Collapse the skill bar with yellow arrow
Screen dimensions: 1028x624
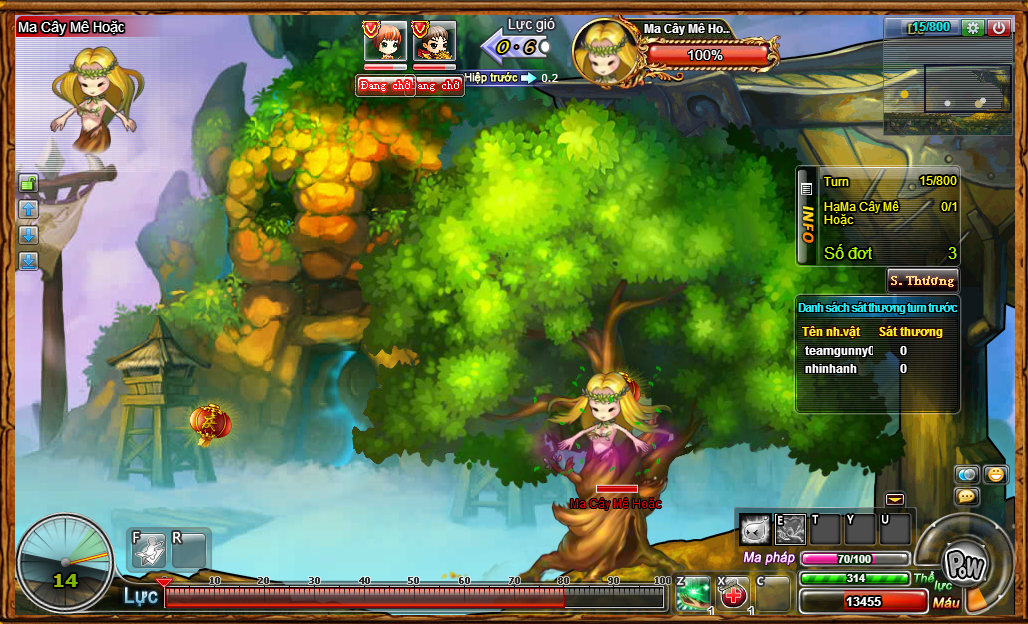click(x=894, y=499)
